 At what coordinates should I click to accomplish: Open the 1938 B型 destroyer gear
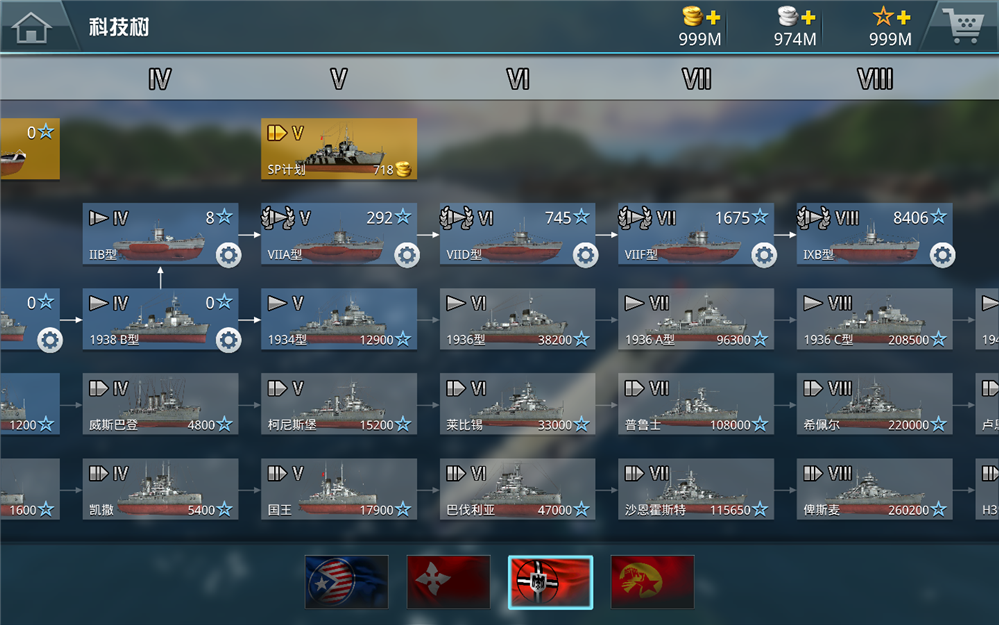coord(228,340)
